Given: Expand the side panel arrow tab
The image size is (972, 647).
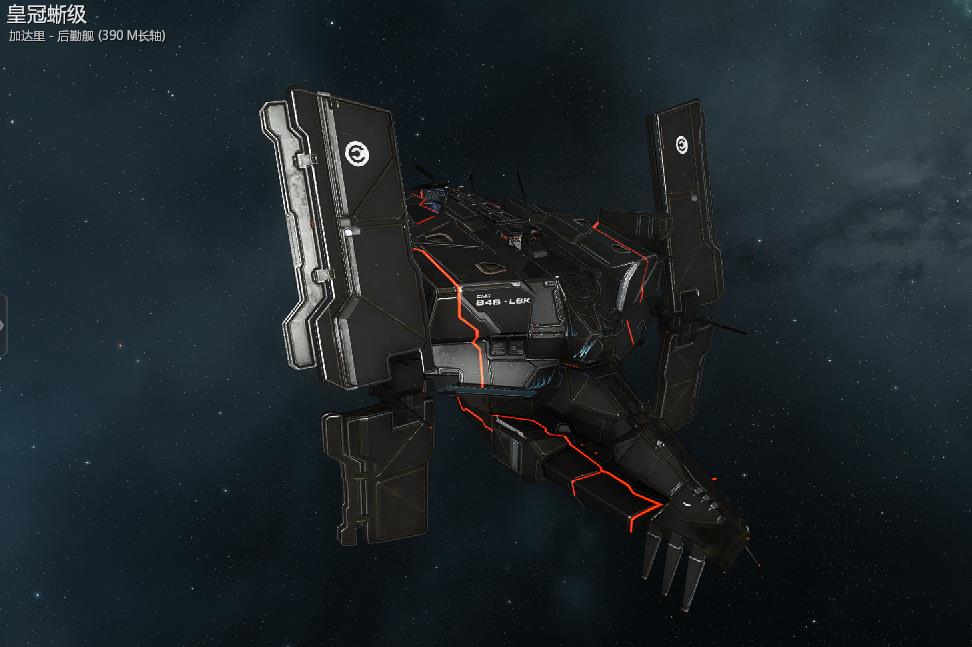Looking at the screenshot, I should [3, 325].
